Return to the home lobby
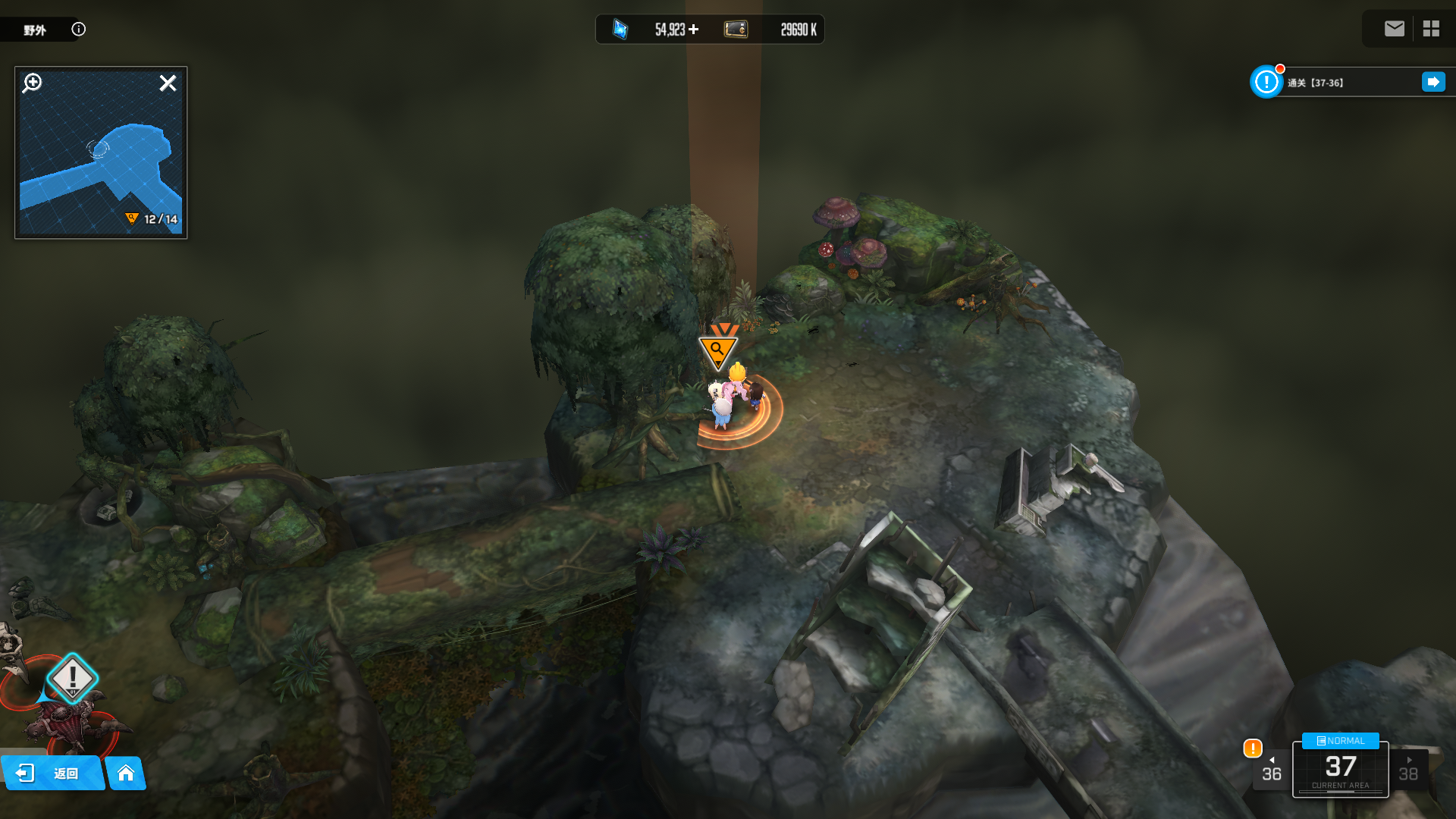Image resolution: width=1456 pixels, height=819 pixels. click(x=126, y=773)
